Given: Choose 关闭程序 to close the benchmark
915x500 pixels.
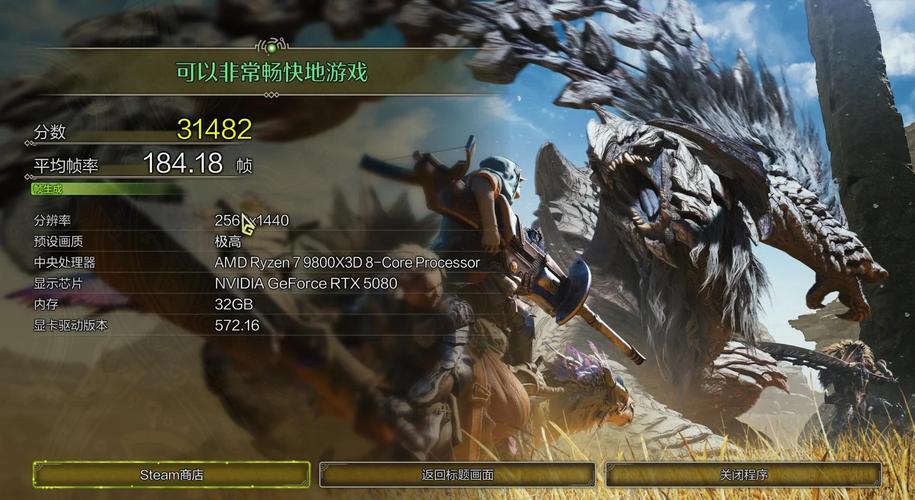Looking at the screenshot, I should (743, 475).
